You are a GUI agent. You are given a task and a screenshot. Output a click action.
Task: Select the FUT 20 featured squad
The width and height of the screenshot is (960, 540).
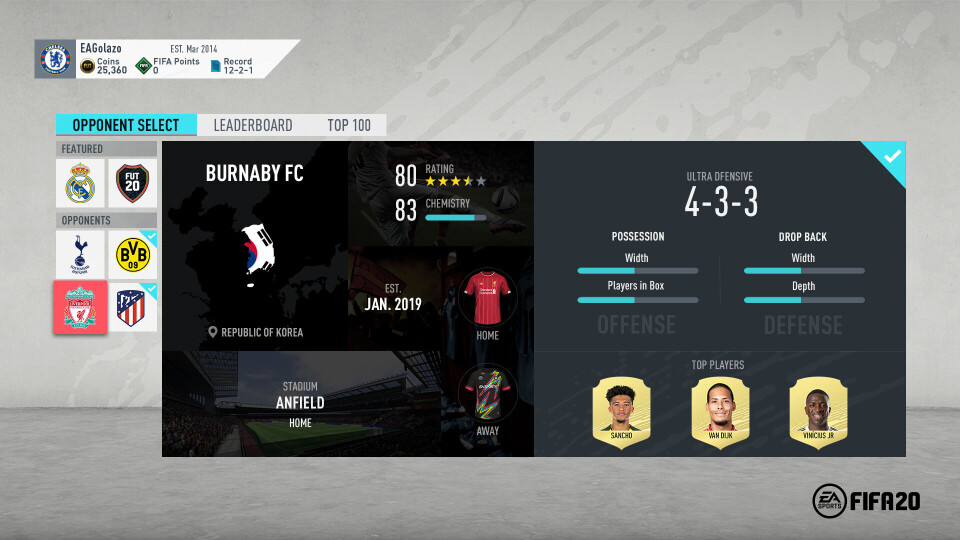tap(132, 184)
